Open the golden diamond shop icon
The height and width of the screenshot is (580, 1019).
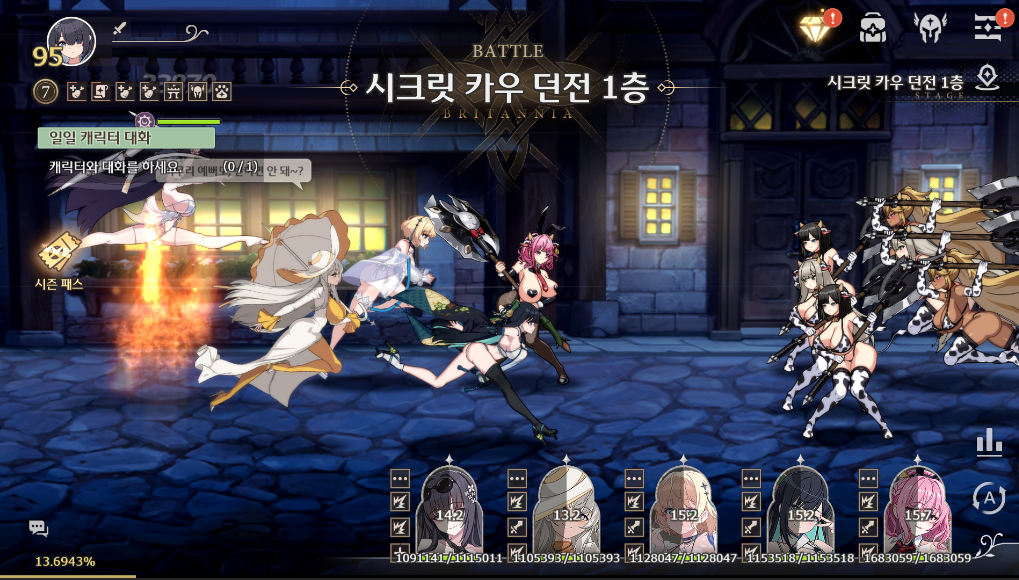[817, 27]
